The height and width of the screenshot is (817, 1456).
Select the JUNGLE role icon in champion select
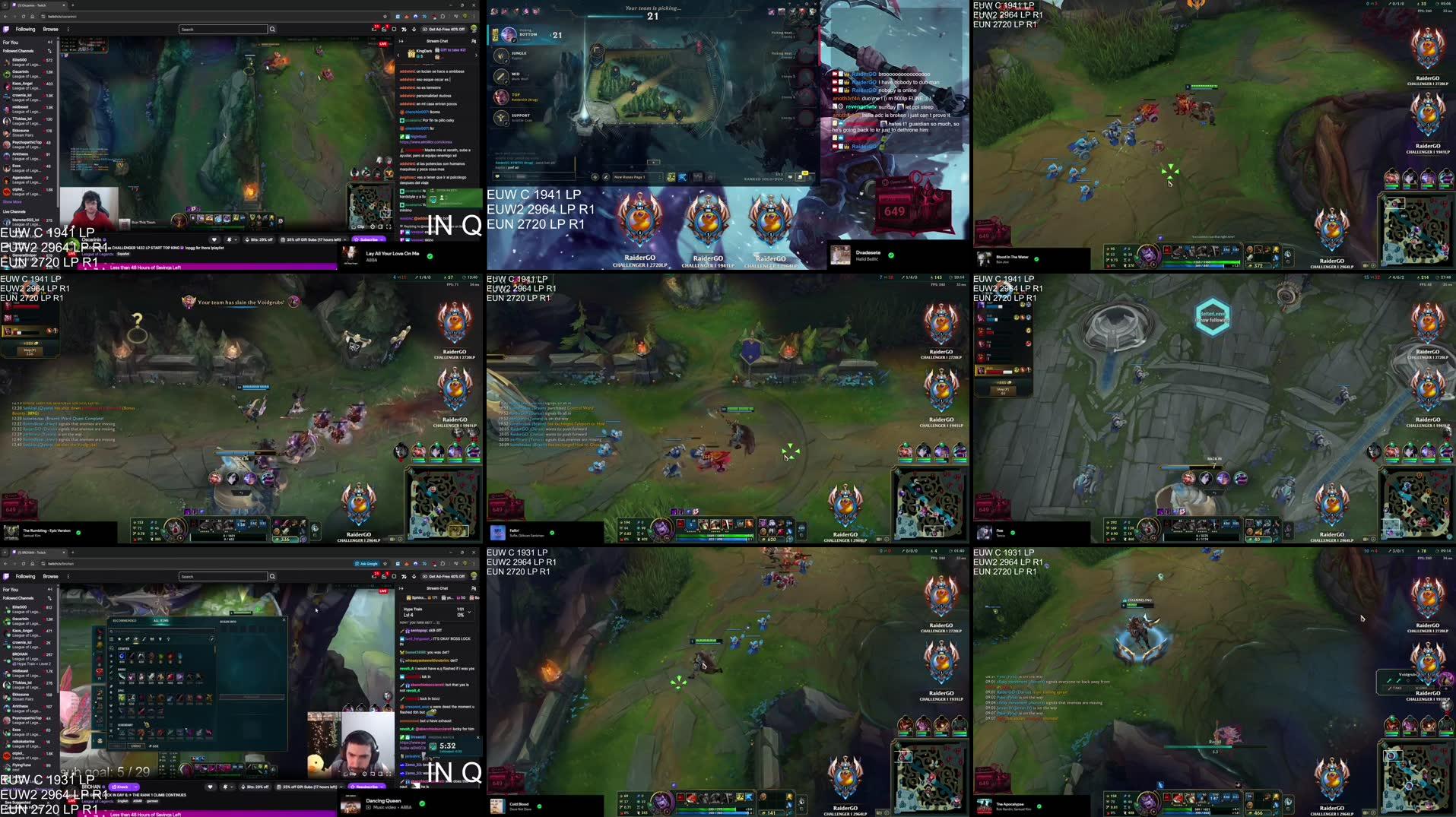(x=502, y=55)
